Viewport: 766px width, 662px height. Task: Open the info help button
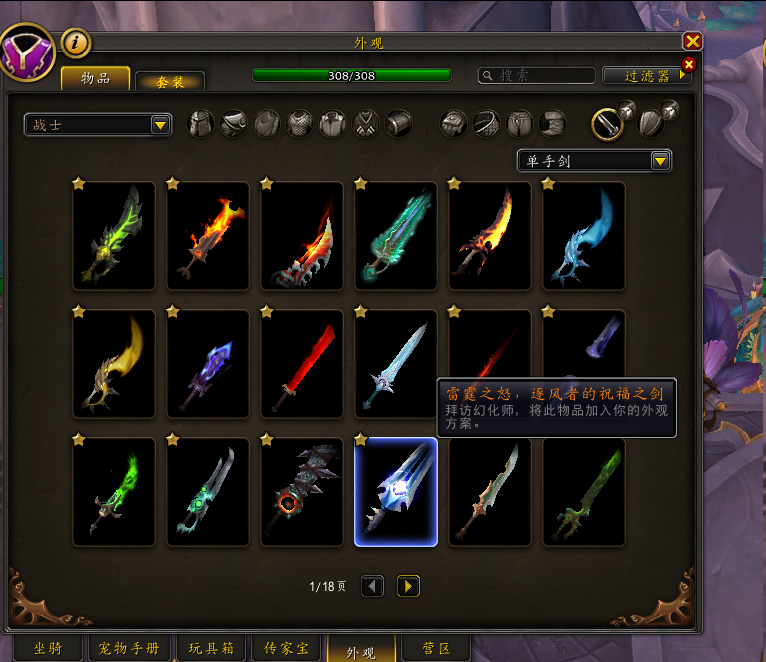click(76, 42)
